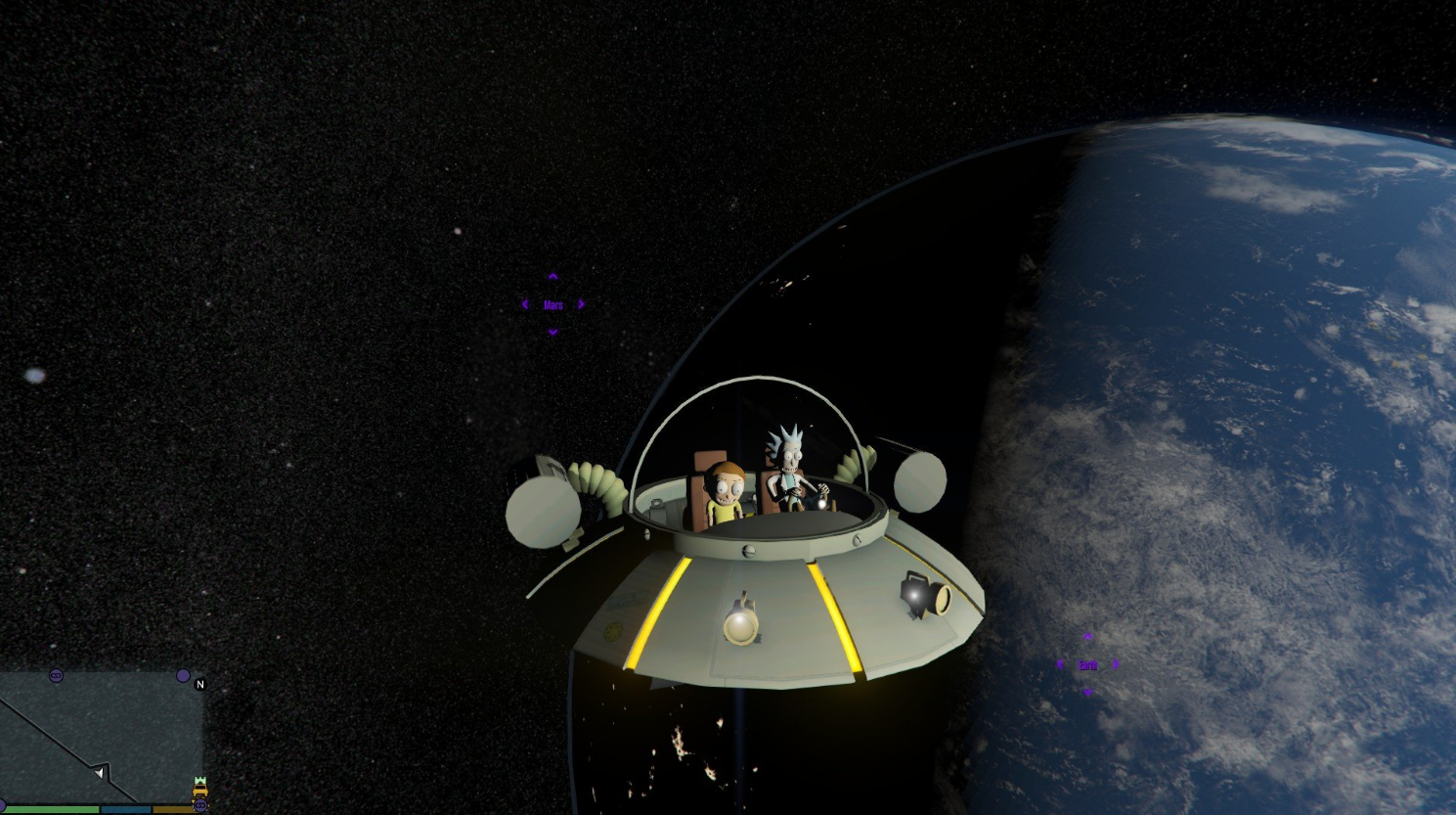Click the blue armor bar below the minimap
This screenshot has height=815, width=1456.
coord(127,809)
